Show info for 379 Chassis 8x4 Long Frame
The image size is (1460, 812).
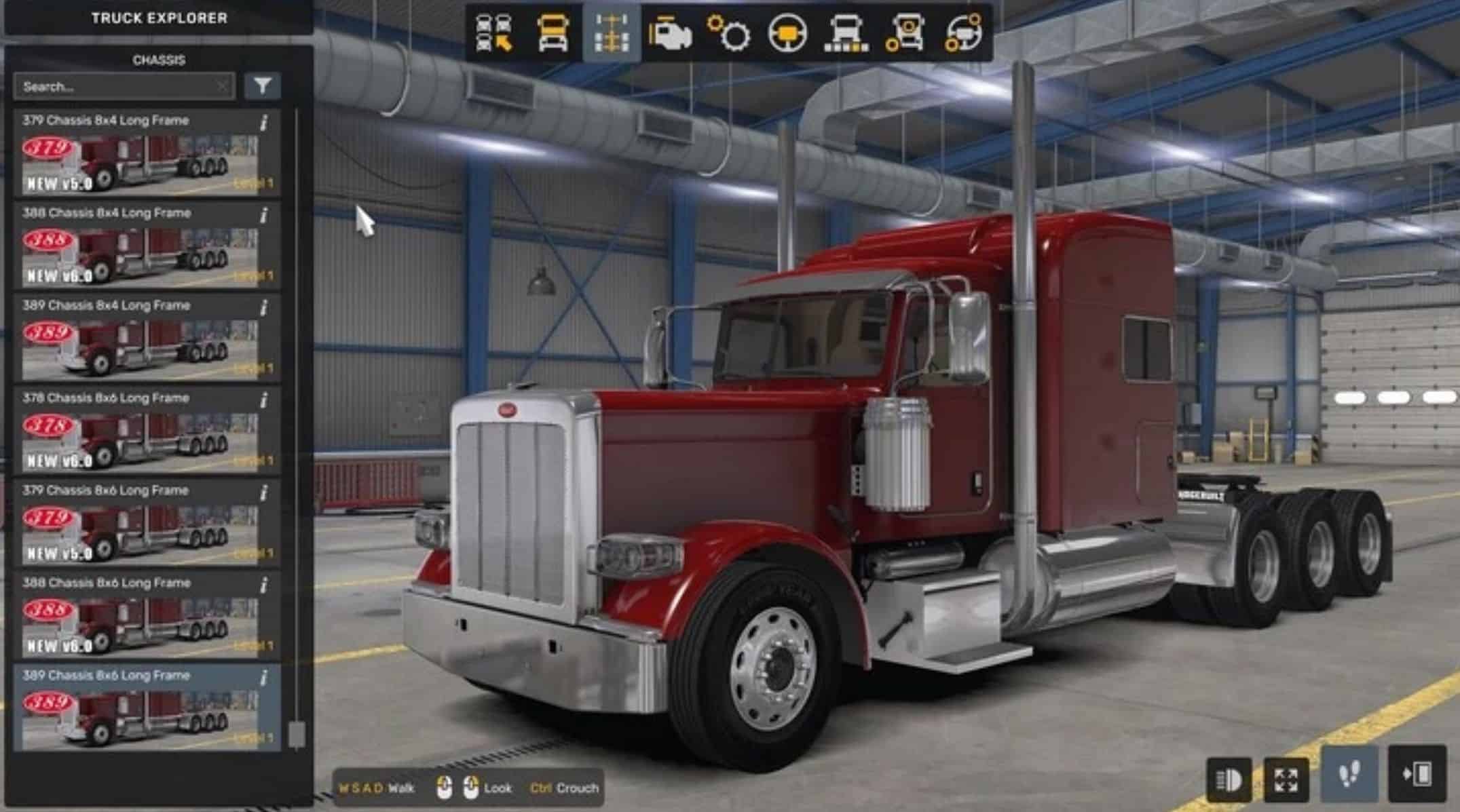point(264,123)
